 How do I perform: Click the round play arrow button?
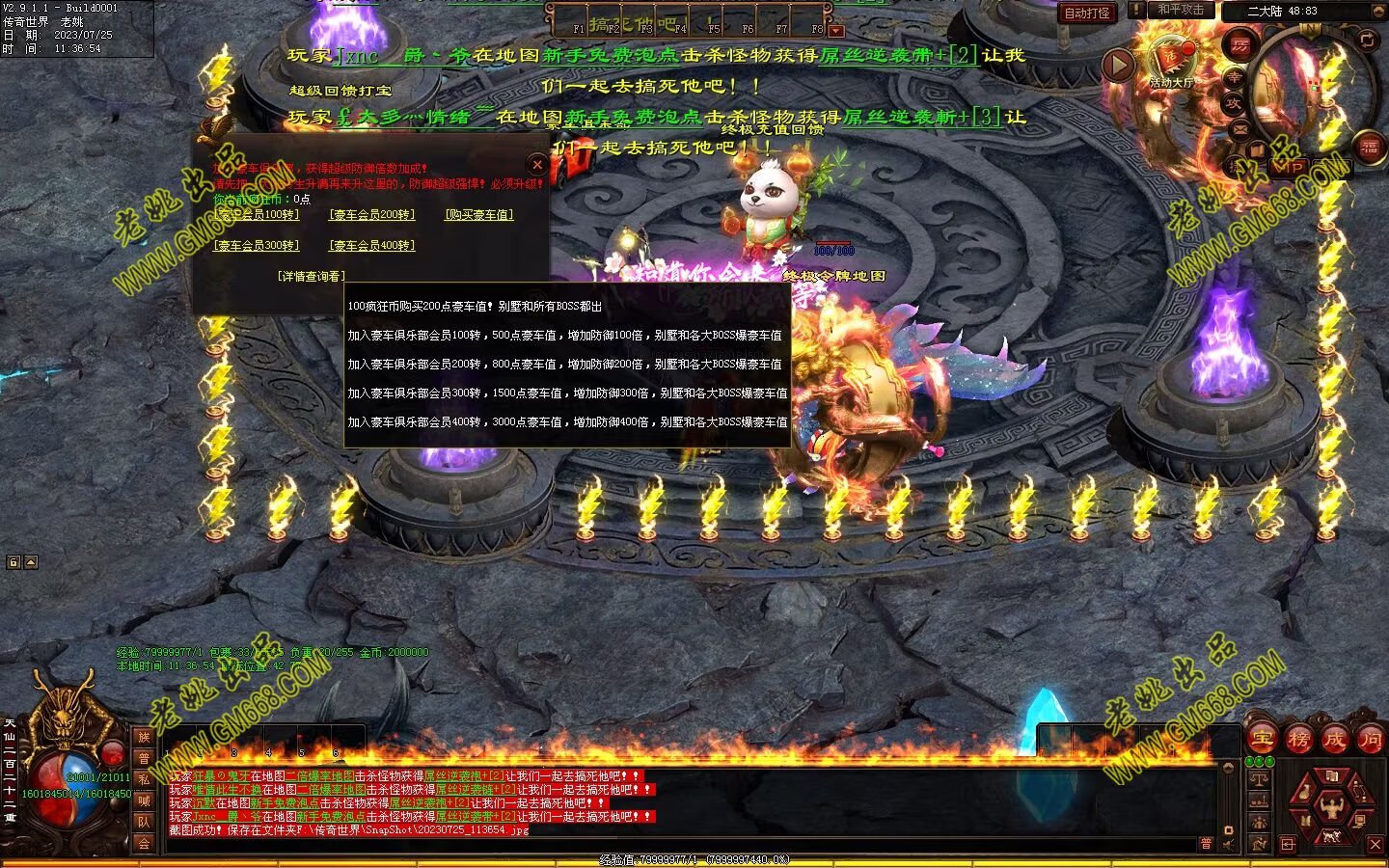click(x=1118, y=65)
